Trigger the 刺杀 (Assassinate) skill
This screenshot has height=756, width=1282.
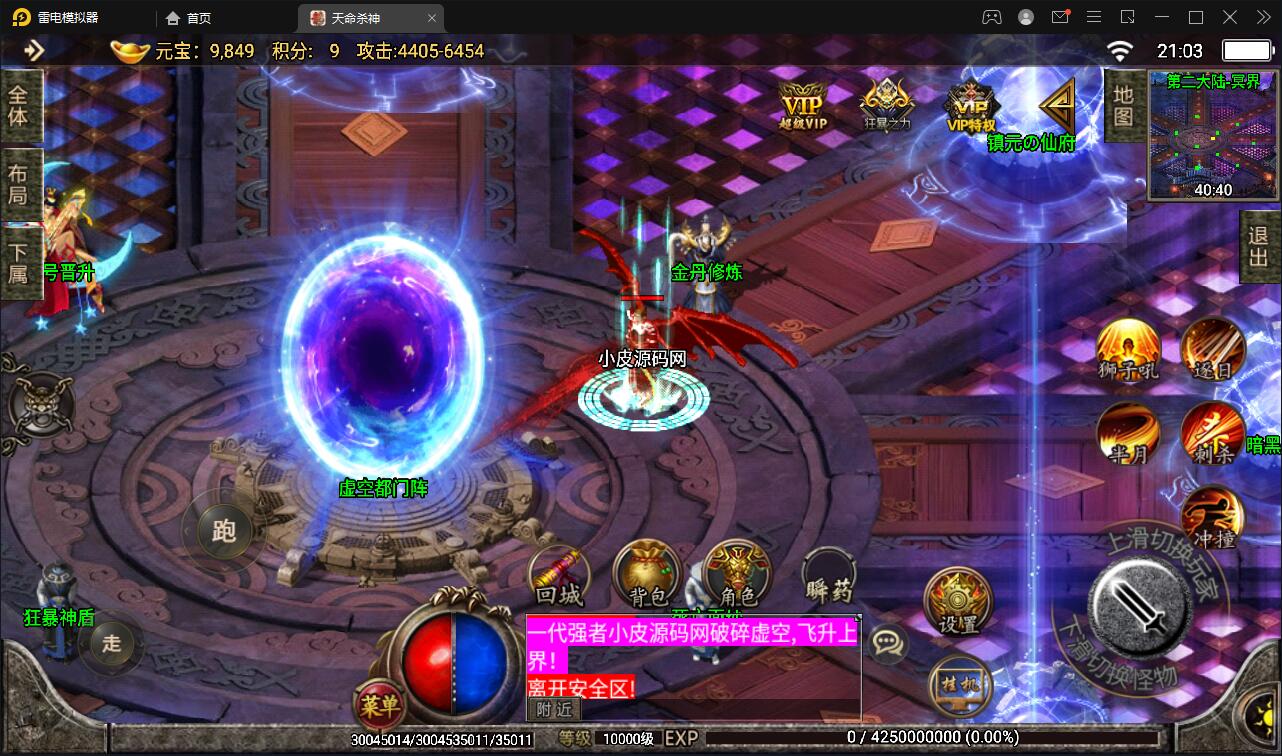(x=1212, y=432)
